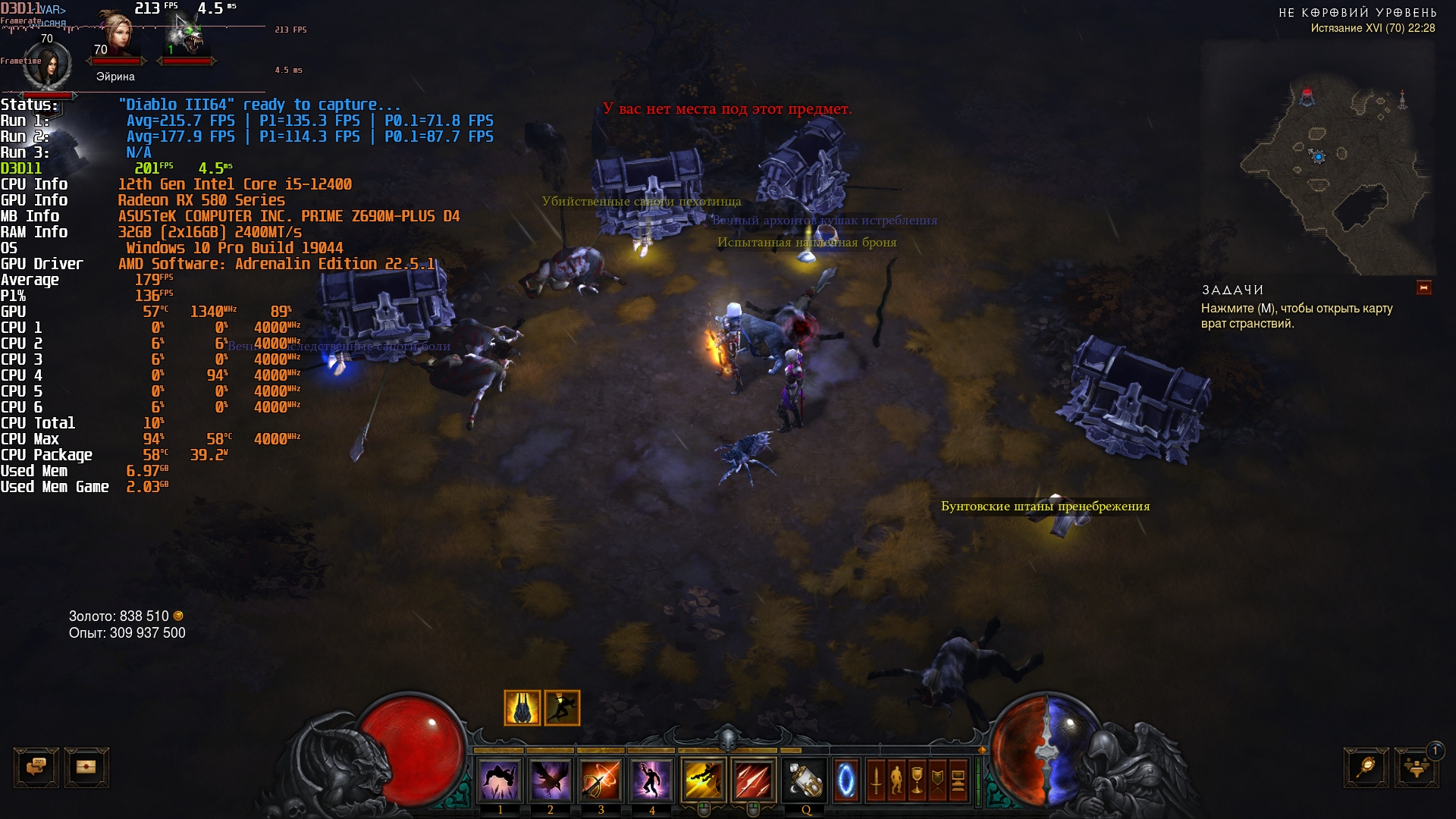Open the social button with badge 1
This screenshot has height=819, width=1456.
[x=1416, y=767]
